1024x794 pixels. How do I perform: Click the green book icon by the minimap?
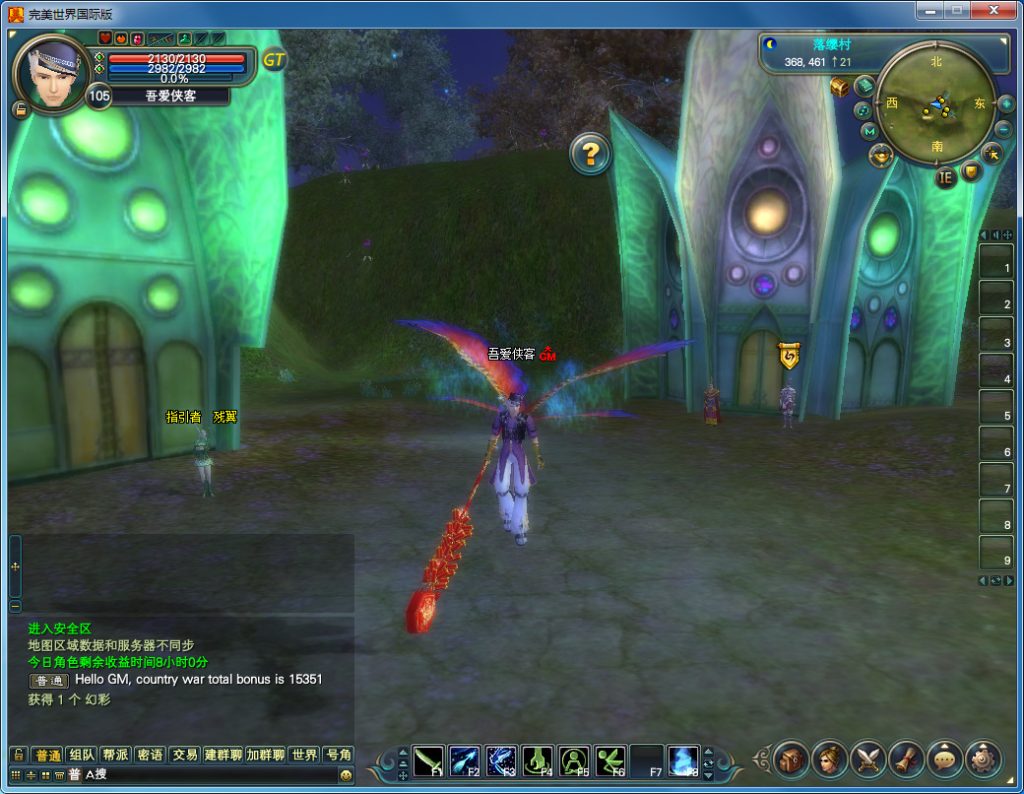(x=864, y=85)
